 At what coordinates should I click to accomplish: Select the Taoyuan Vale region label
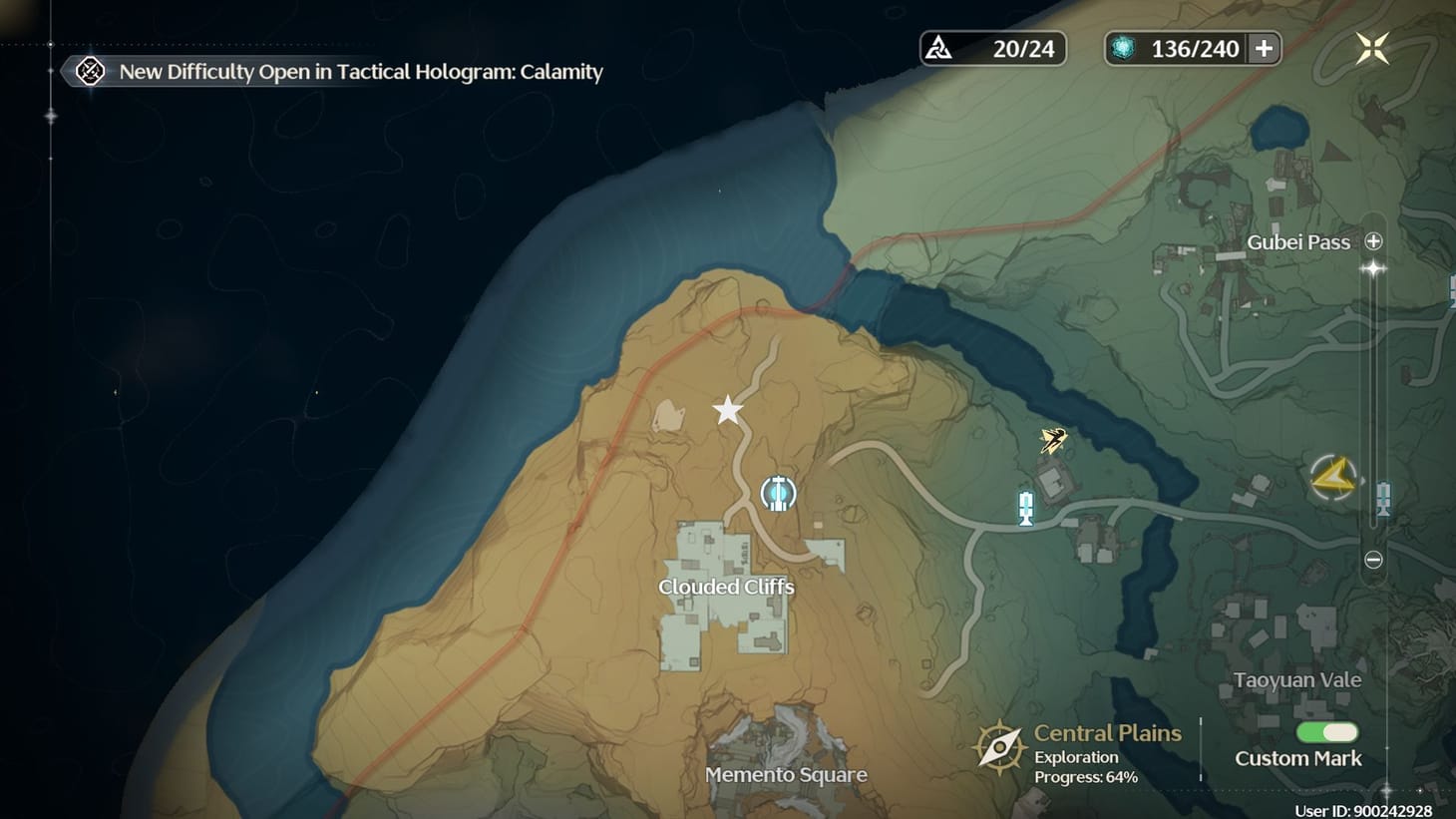[1296, 679]
